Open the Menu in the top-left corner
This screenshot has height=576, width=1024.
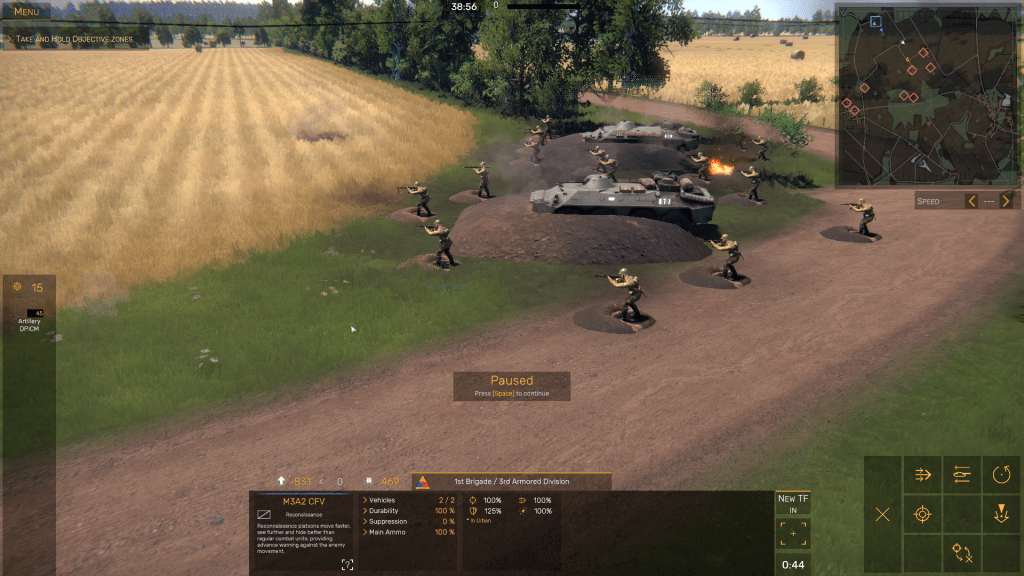click(26, 12)
